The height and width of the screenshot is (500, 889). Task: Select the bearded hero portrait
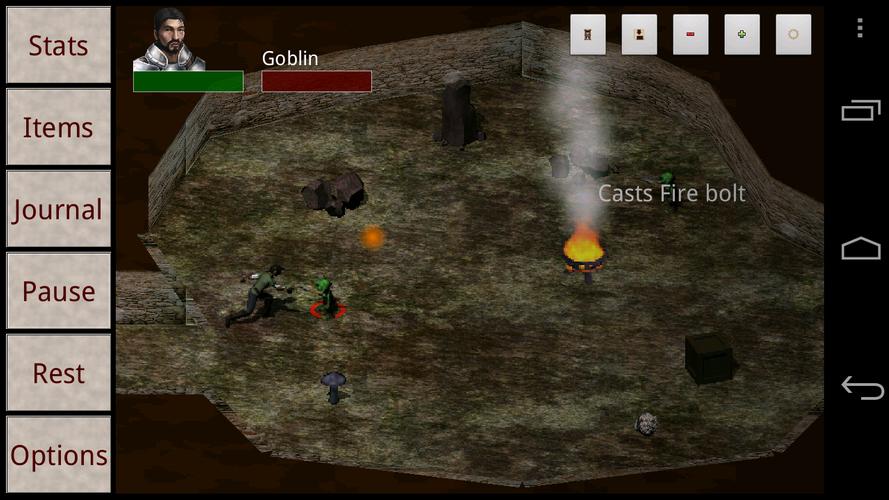click(x=169, y=41)
